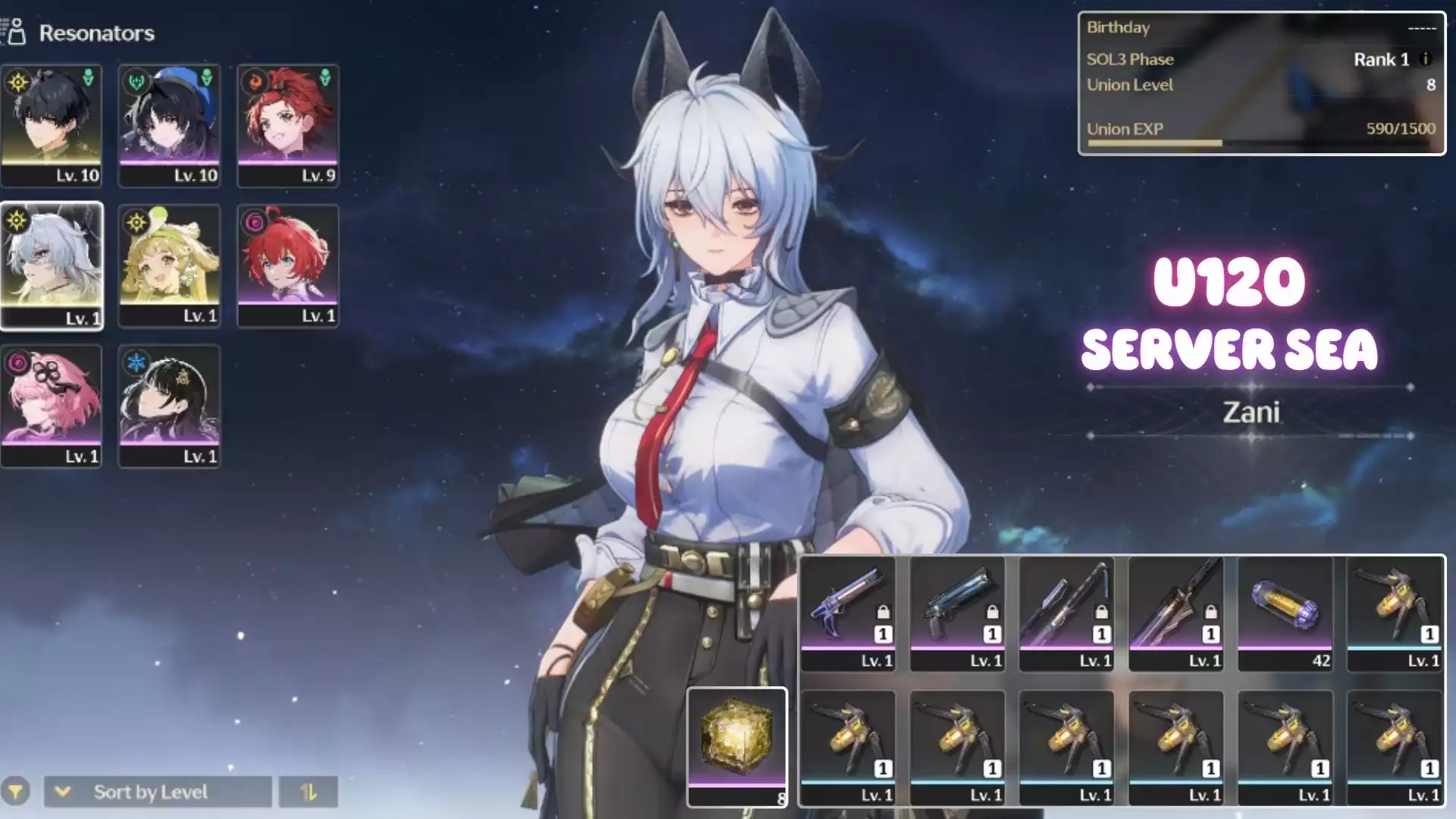Show SOL3 Phase rank info icon

point(1425,59)
